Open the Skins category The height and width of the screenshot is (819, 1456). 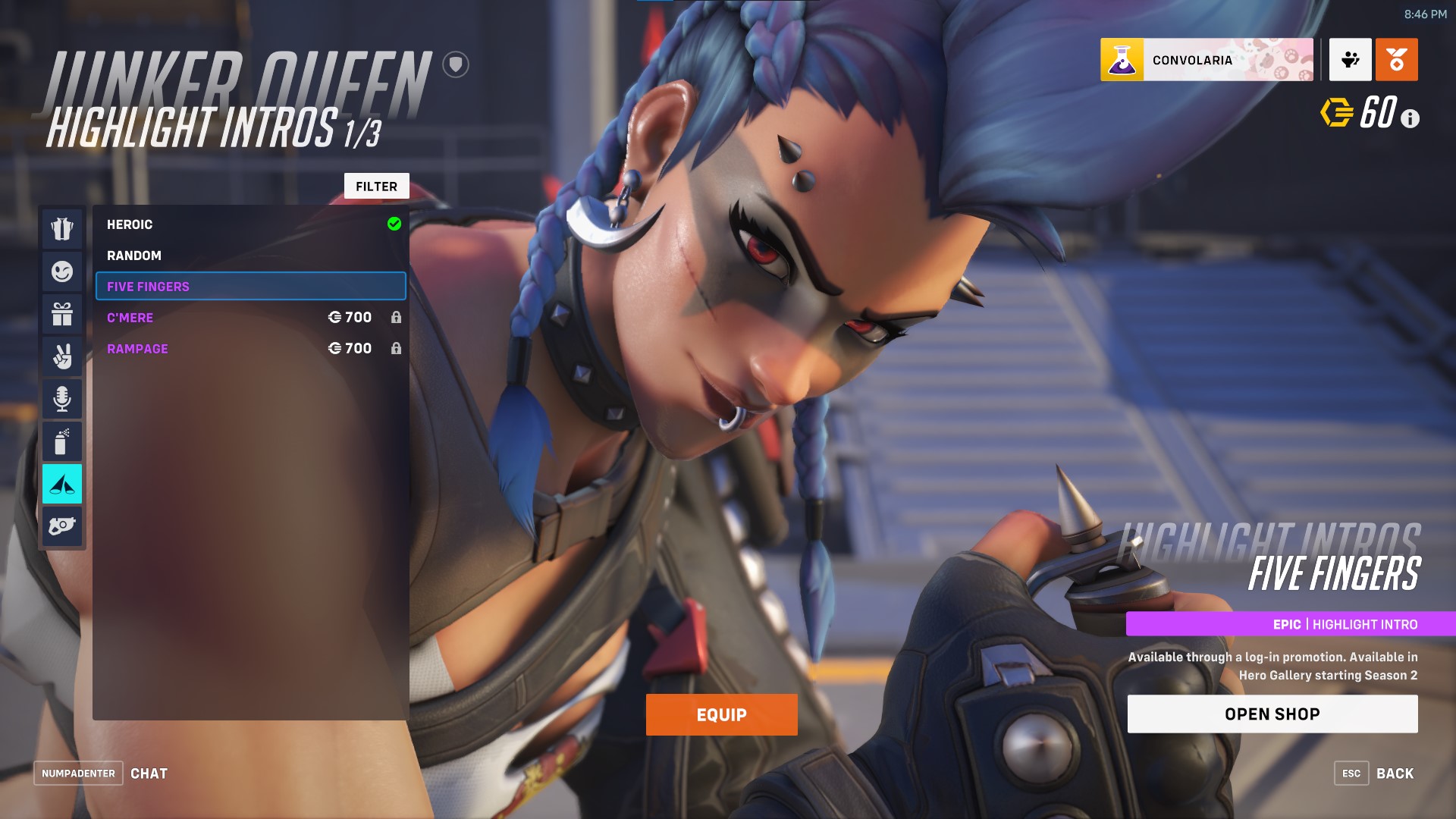[62, 229]
